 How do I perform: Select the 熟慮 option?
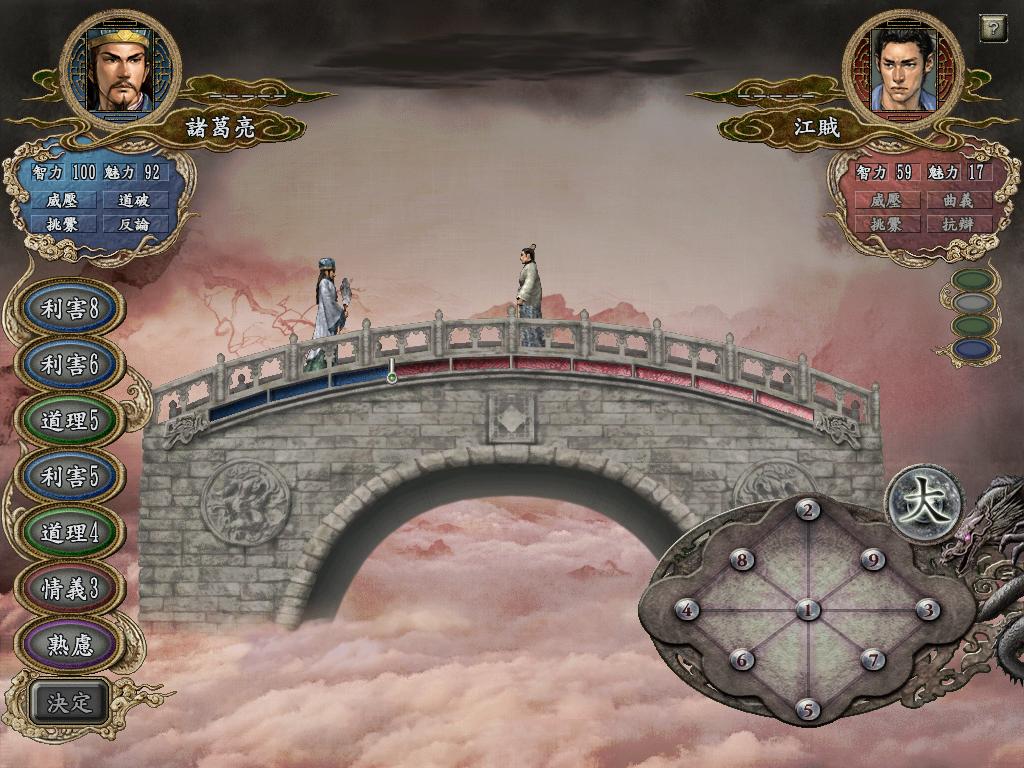coord(69,644)
